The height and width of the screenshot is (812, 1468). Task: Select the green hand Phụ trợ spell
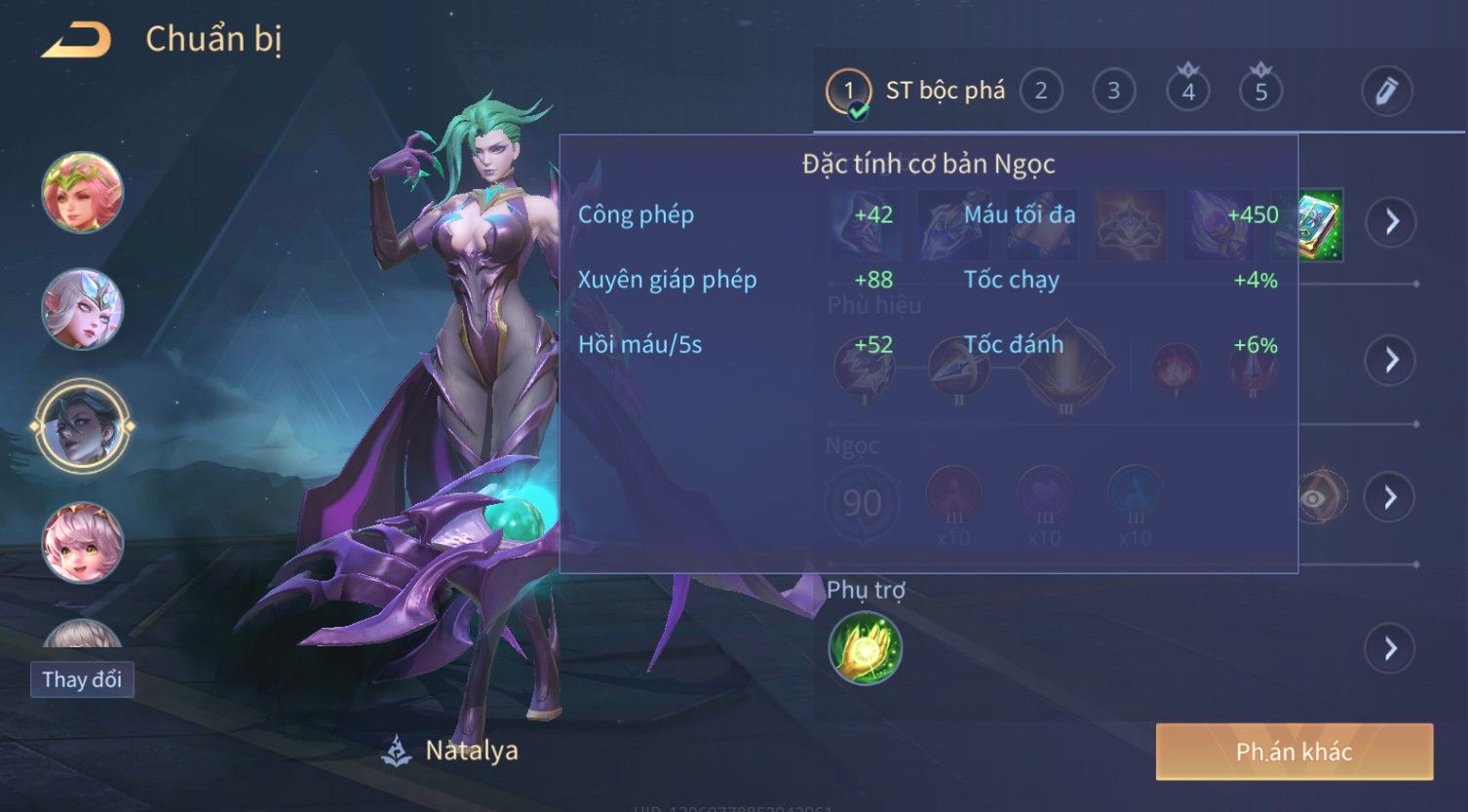pos(865,649)
